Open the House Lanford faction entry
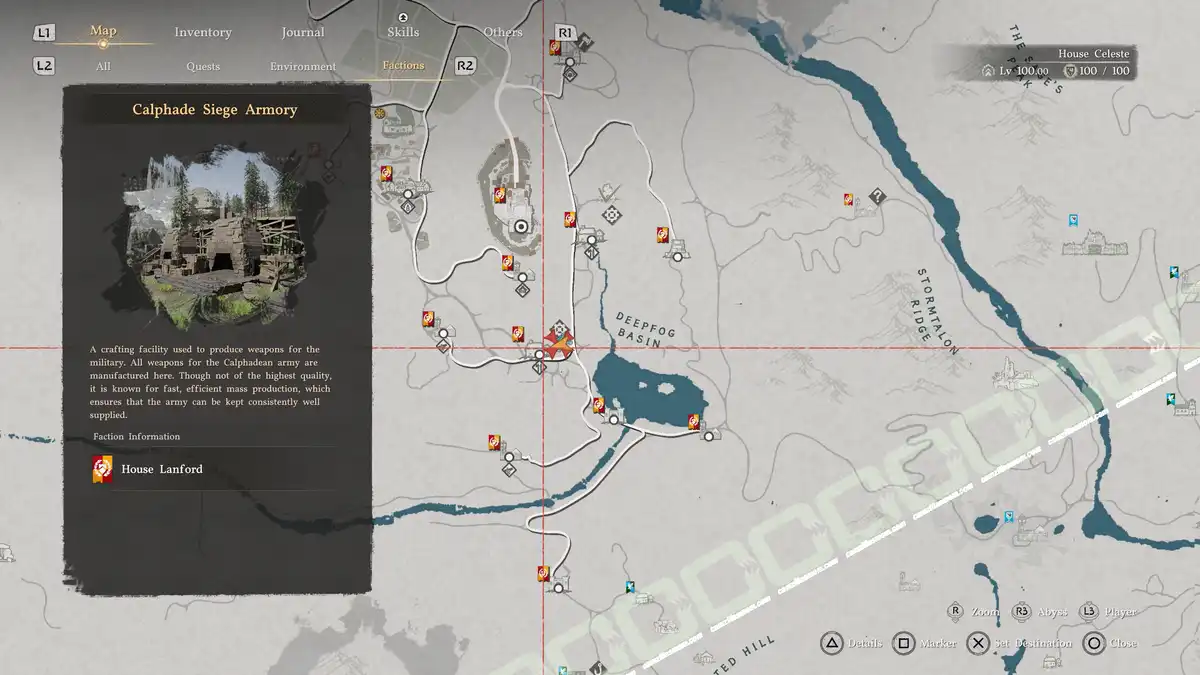Image resolution: width=1200 pixels, height=675 pixels. (x=161, y=469)
